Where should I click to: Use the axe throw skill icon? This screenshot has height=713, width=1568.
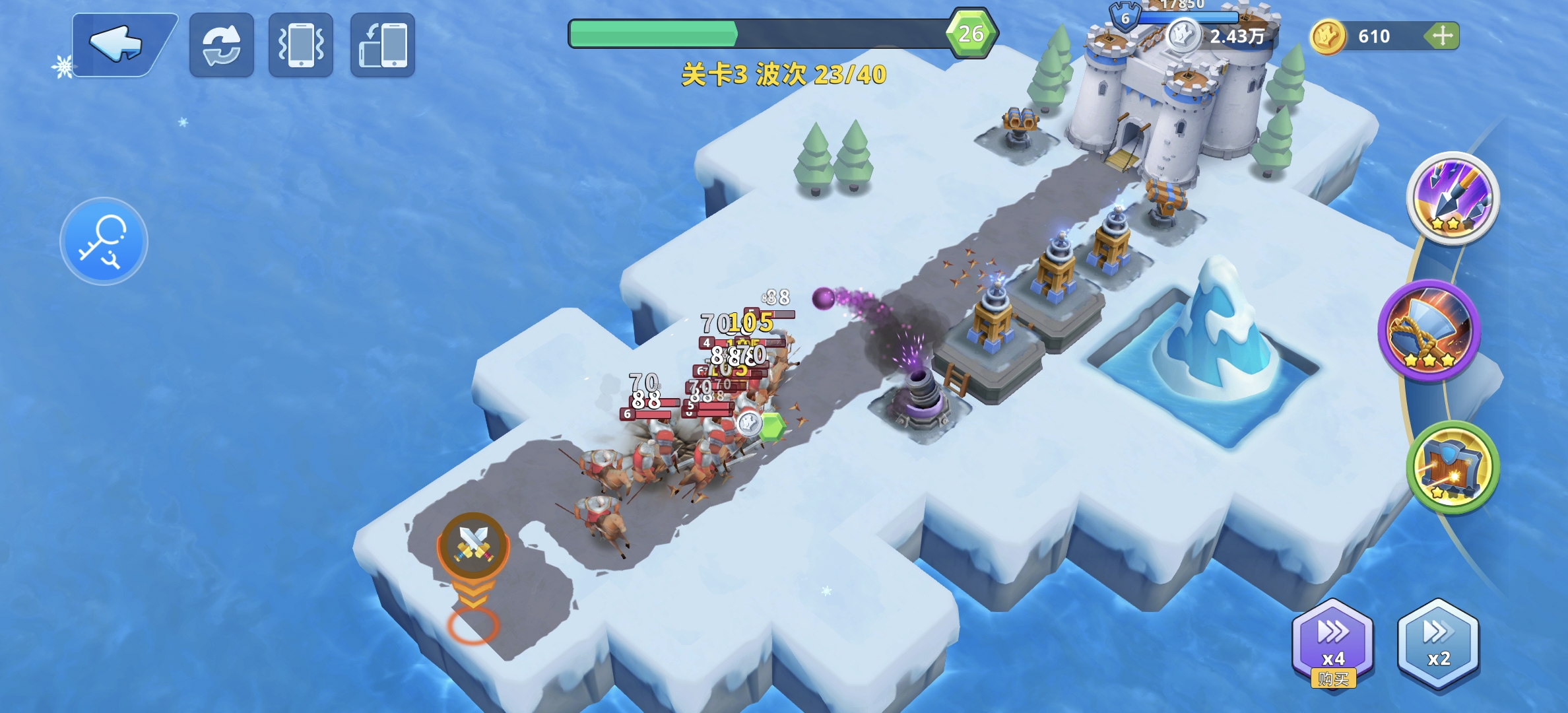coord(1430,329)
